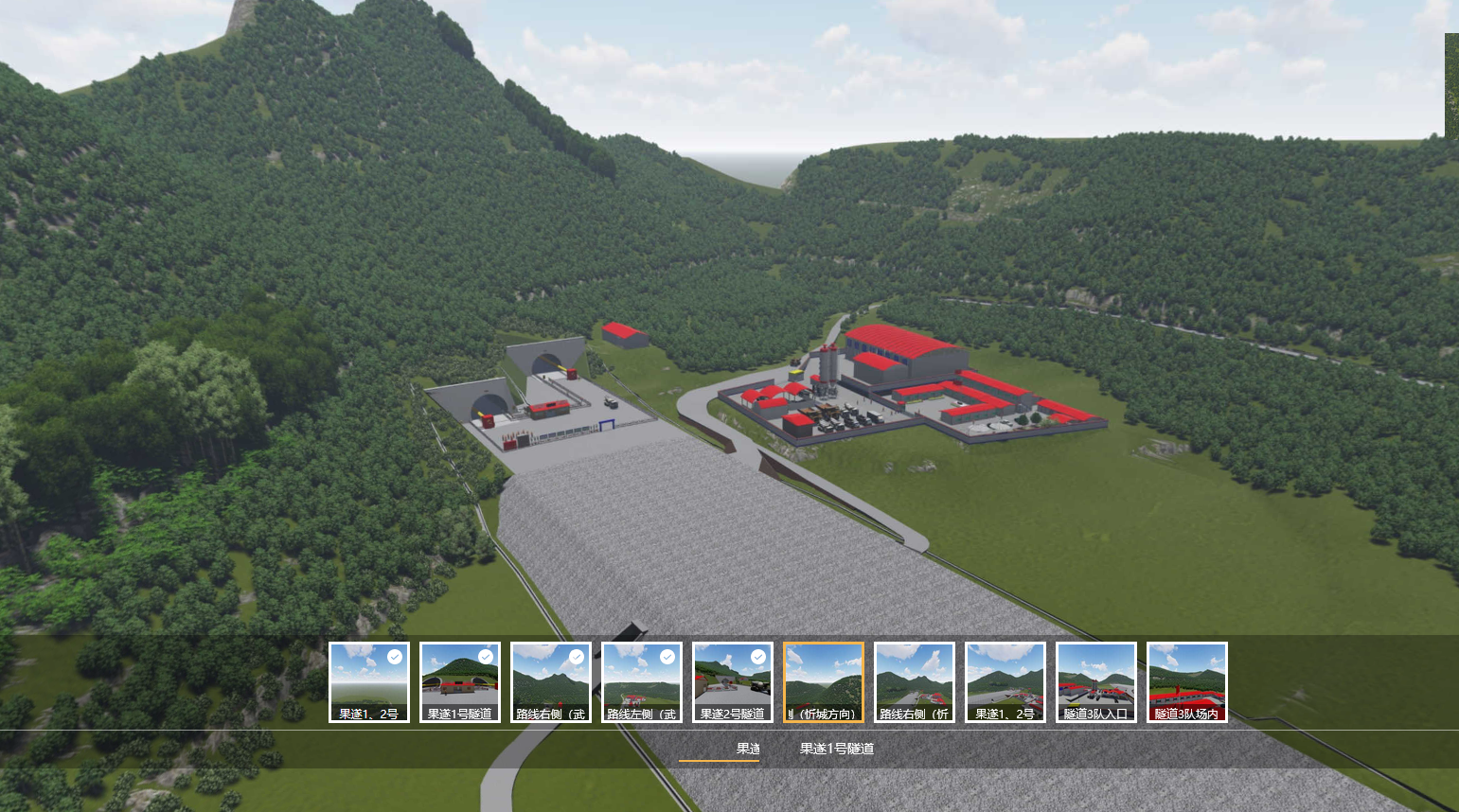Switch to the 果遂1号隧道 tab
The width and height of the screenshot is (1459, 812).
(837, 748)
